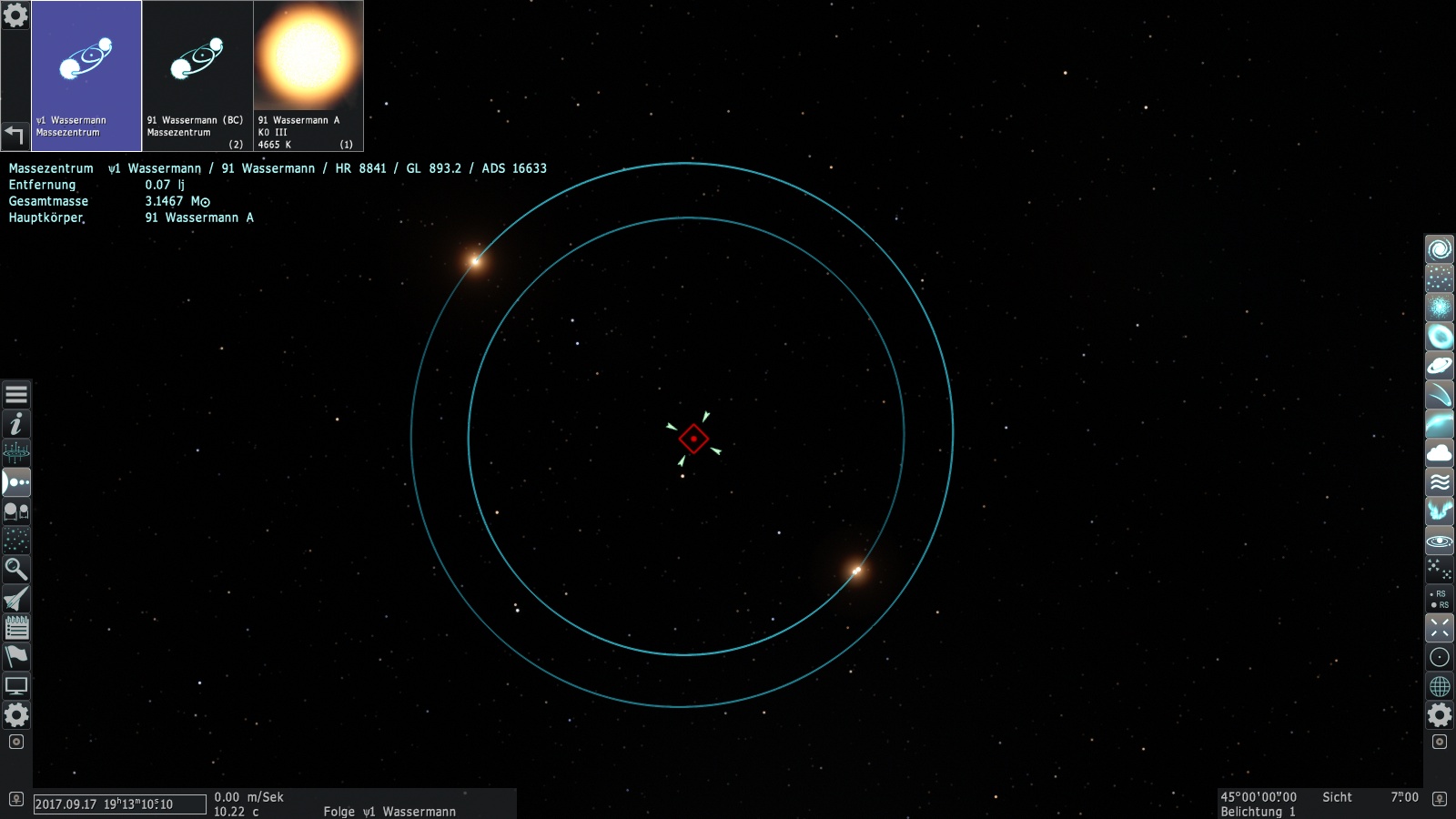Go back with the return arrow button

(15, 135)
